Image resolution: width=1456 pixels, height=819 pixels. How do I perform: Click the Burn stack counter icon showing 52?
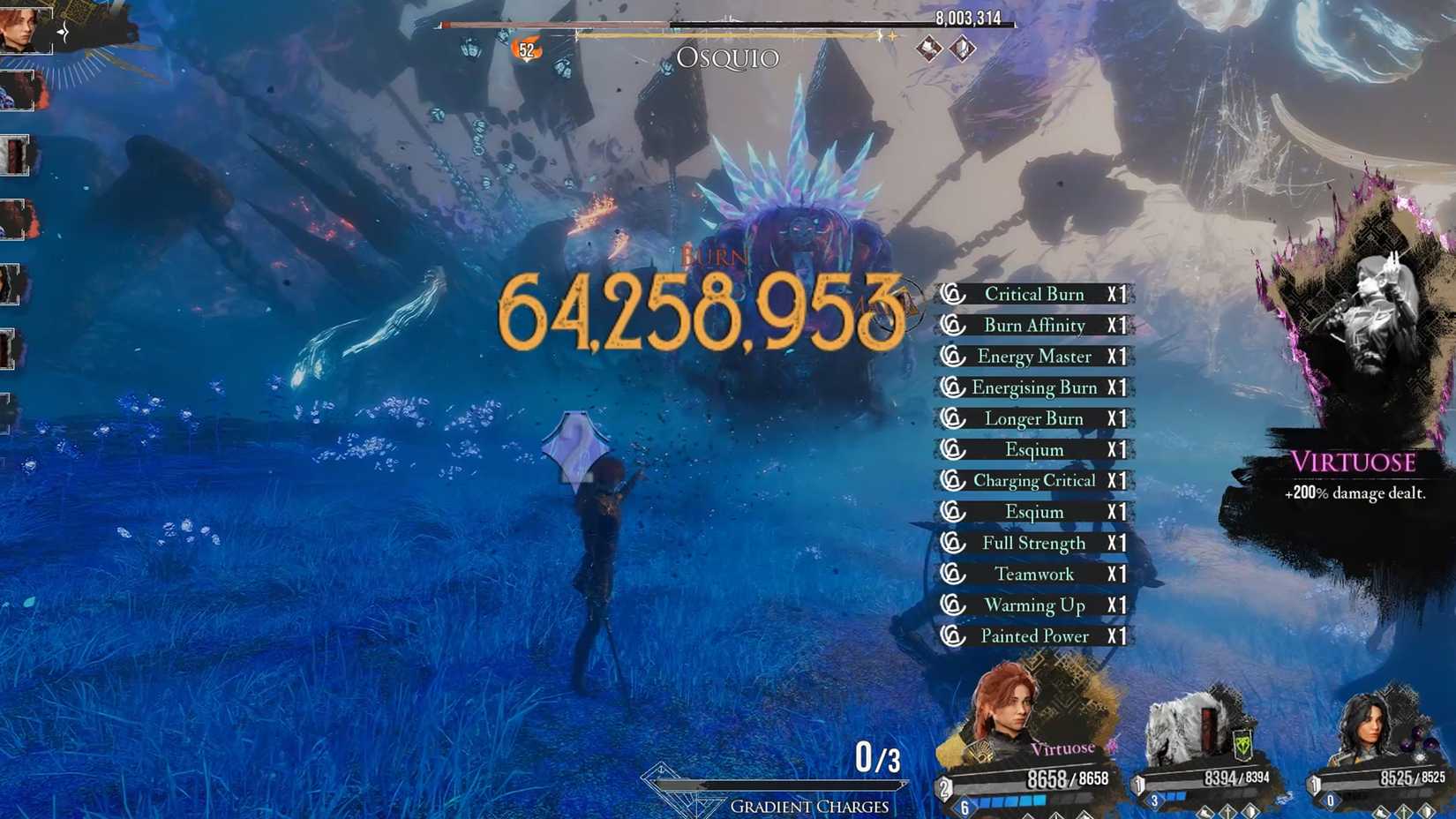point(527,50)
